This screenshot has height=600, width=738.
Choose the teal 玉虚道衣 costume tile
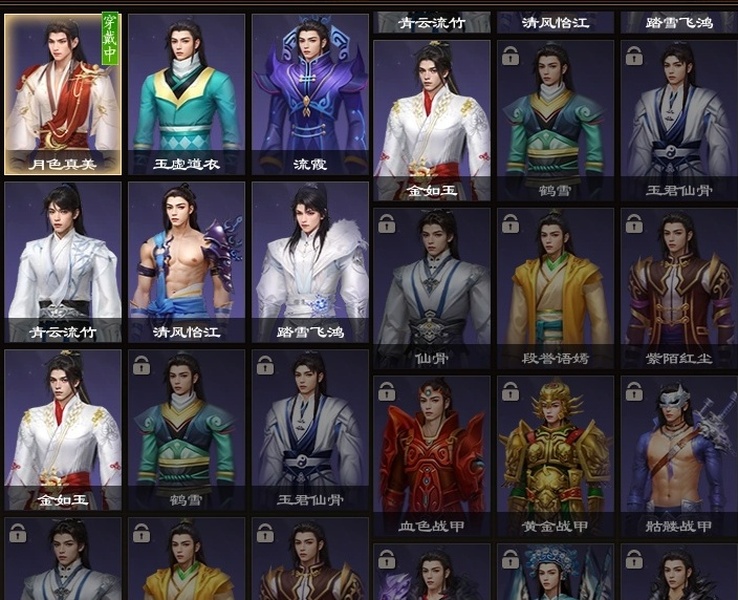pos(186,94)
